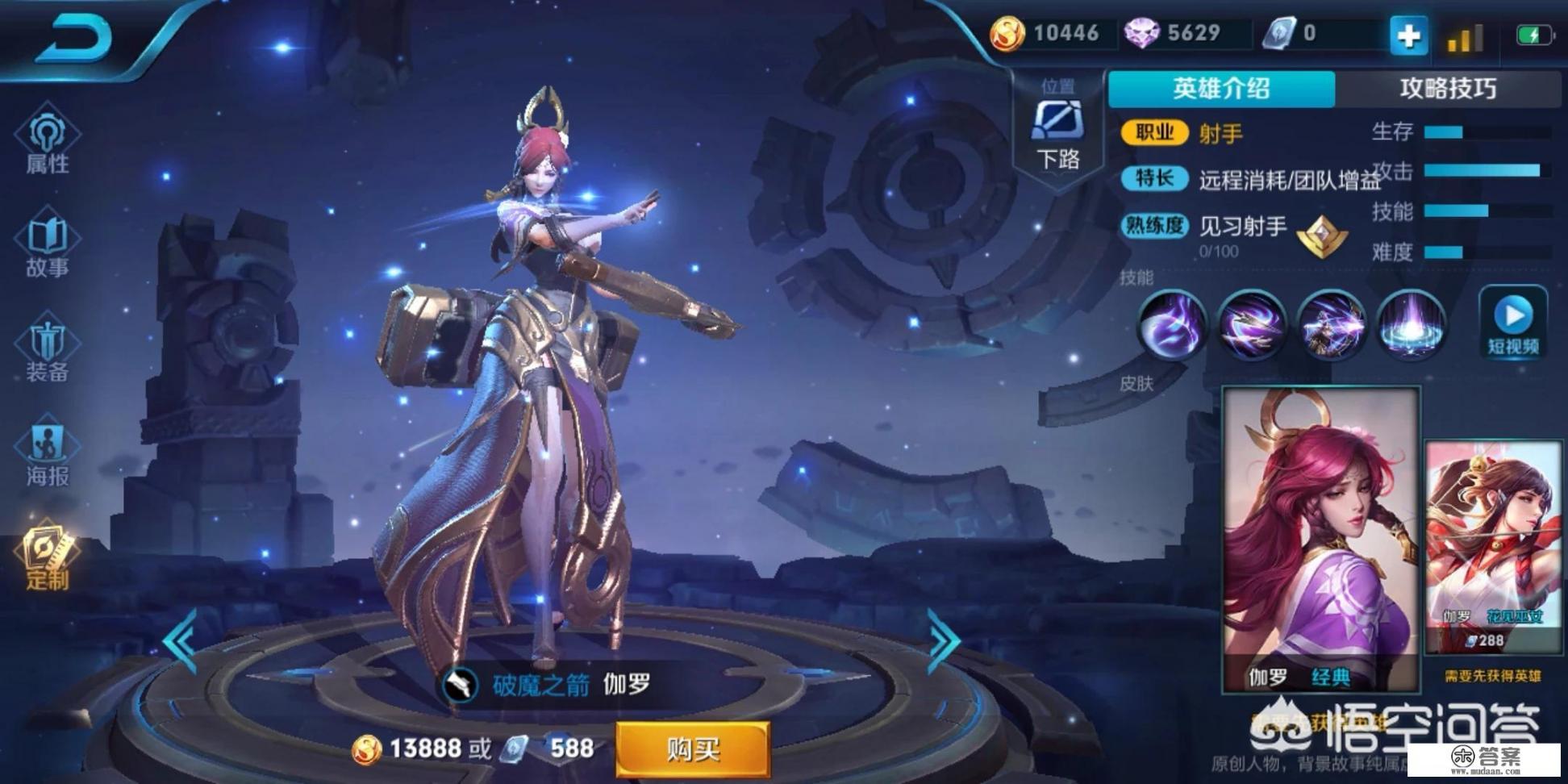
Task: Open the 故事 story section
Action: [48, 245]
